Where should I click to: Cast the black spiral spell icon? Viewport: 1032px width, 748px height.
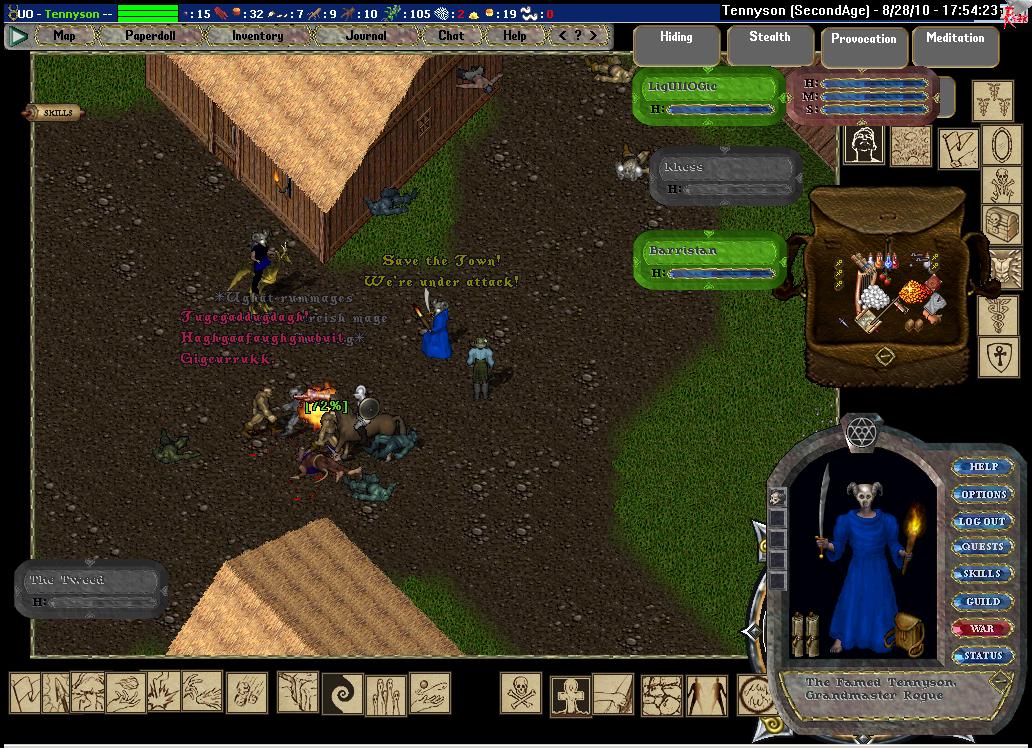(x=342, y=693)
